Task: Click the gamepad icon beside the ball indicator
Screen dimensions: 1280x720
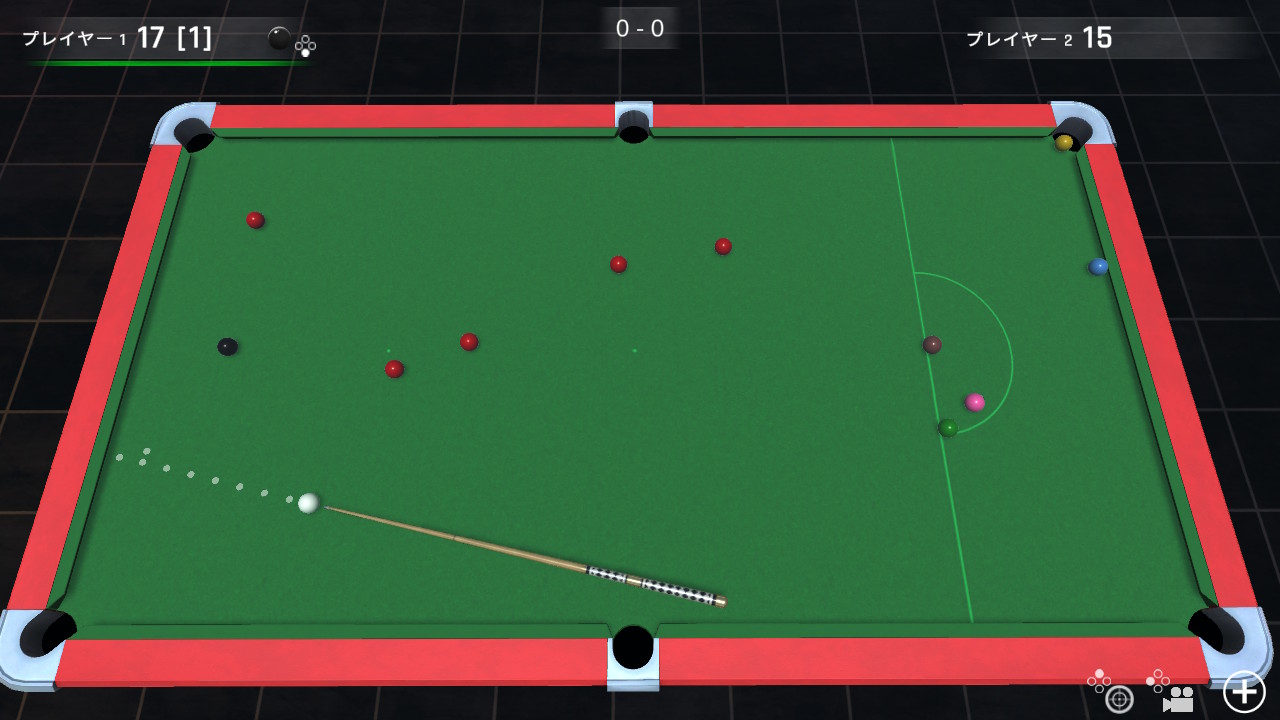Action: pos(306,45)
